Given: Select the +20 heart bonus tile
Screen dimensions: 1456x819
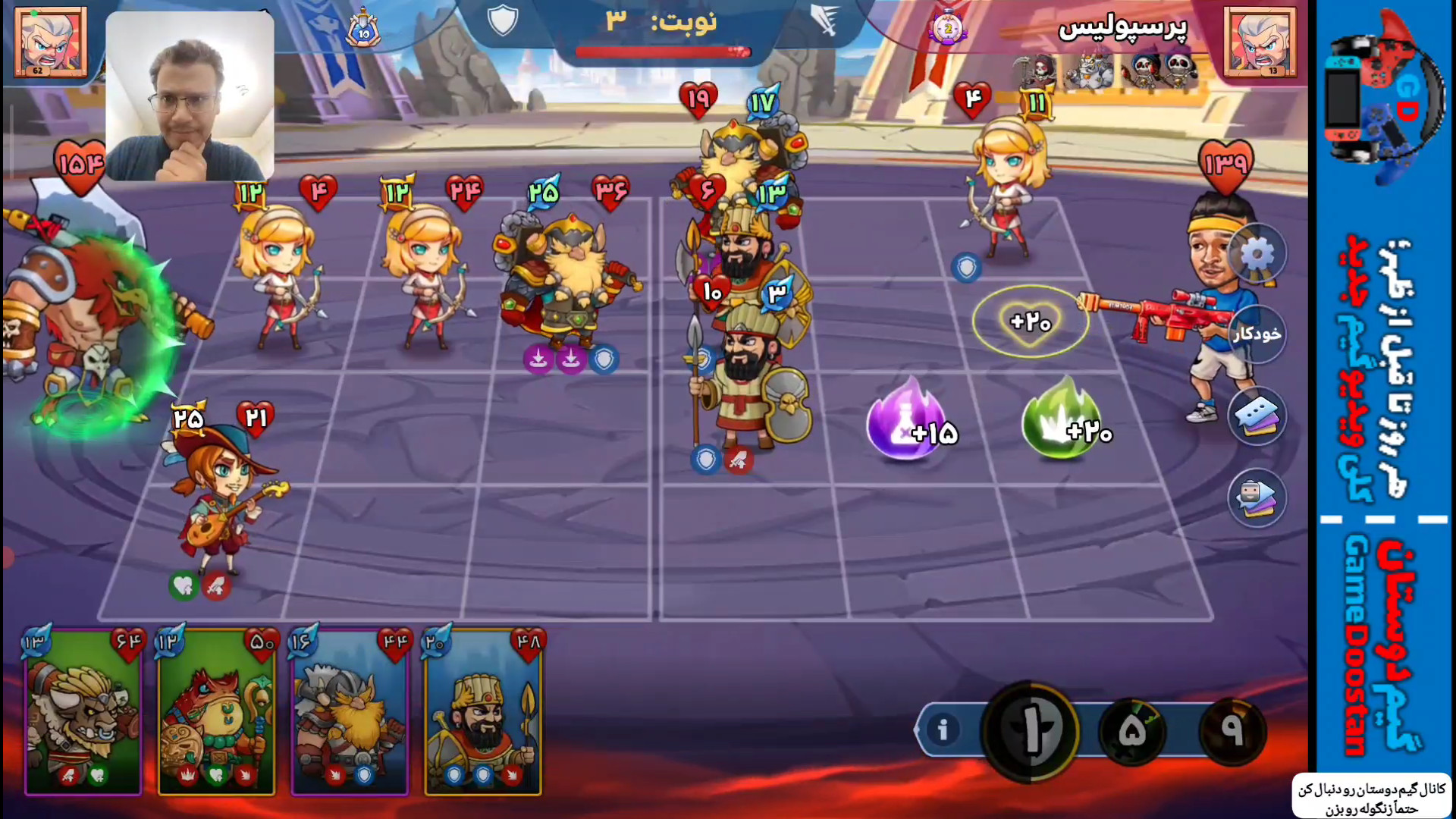Looking at the screenshot, I should tap(1030, 322).
